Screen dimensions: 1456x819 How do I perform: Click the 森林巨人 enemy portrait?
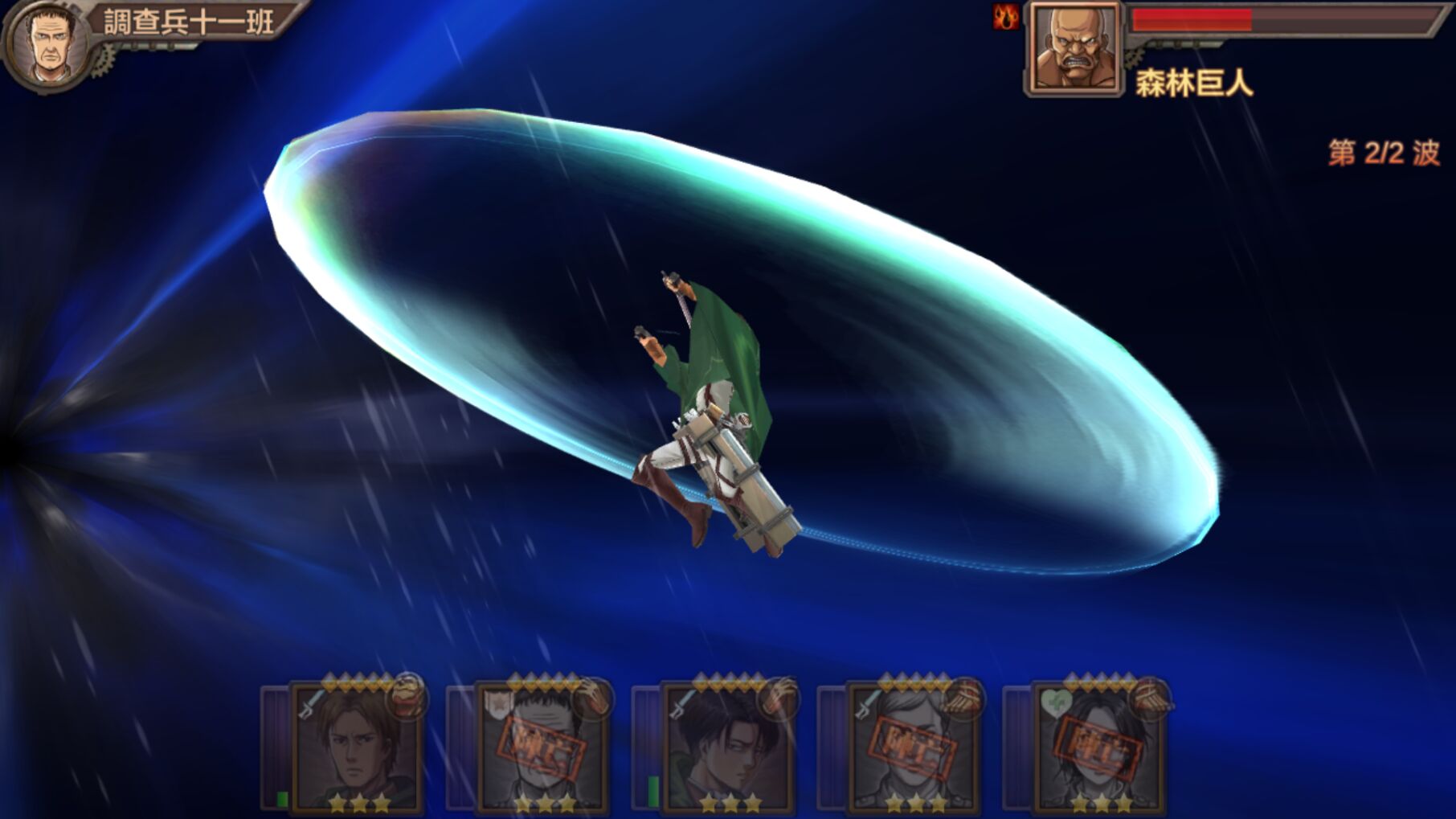tap(1075, 48)
